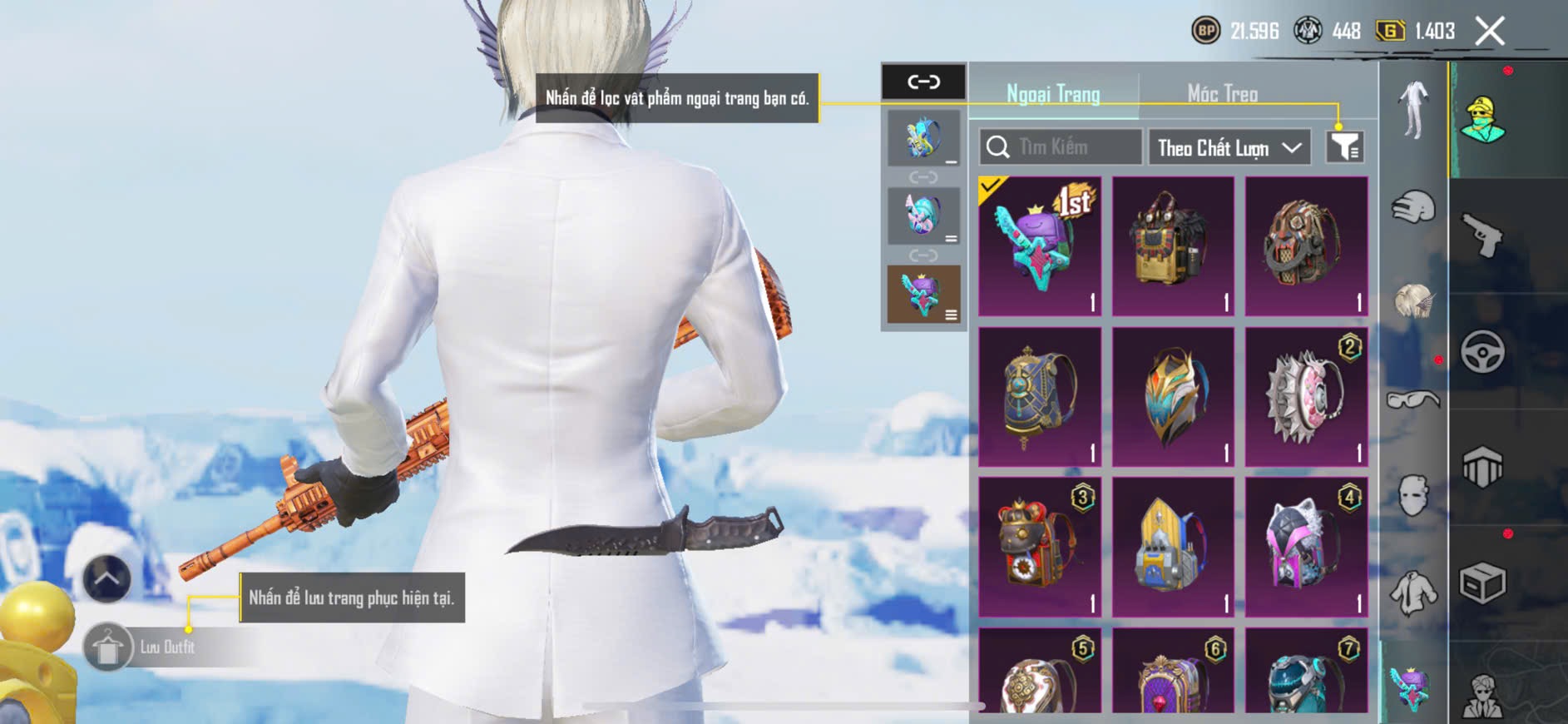Open the Theo Chất Lượn sort dropdown
The height and width of the screenshot is (724, 1568).
coord(1229,148)
